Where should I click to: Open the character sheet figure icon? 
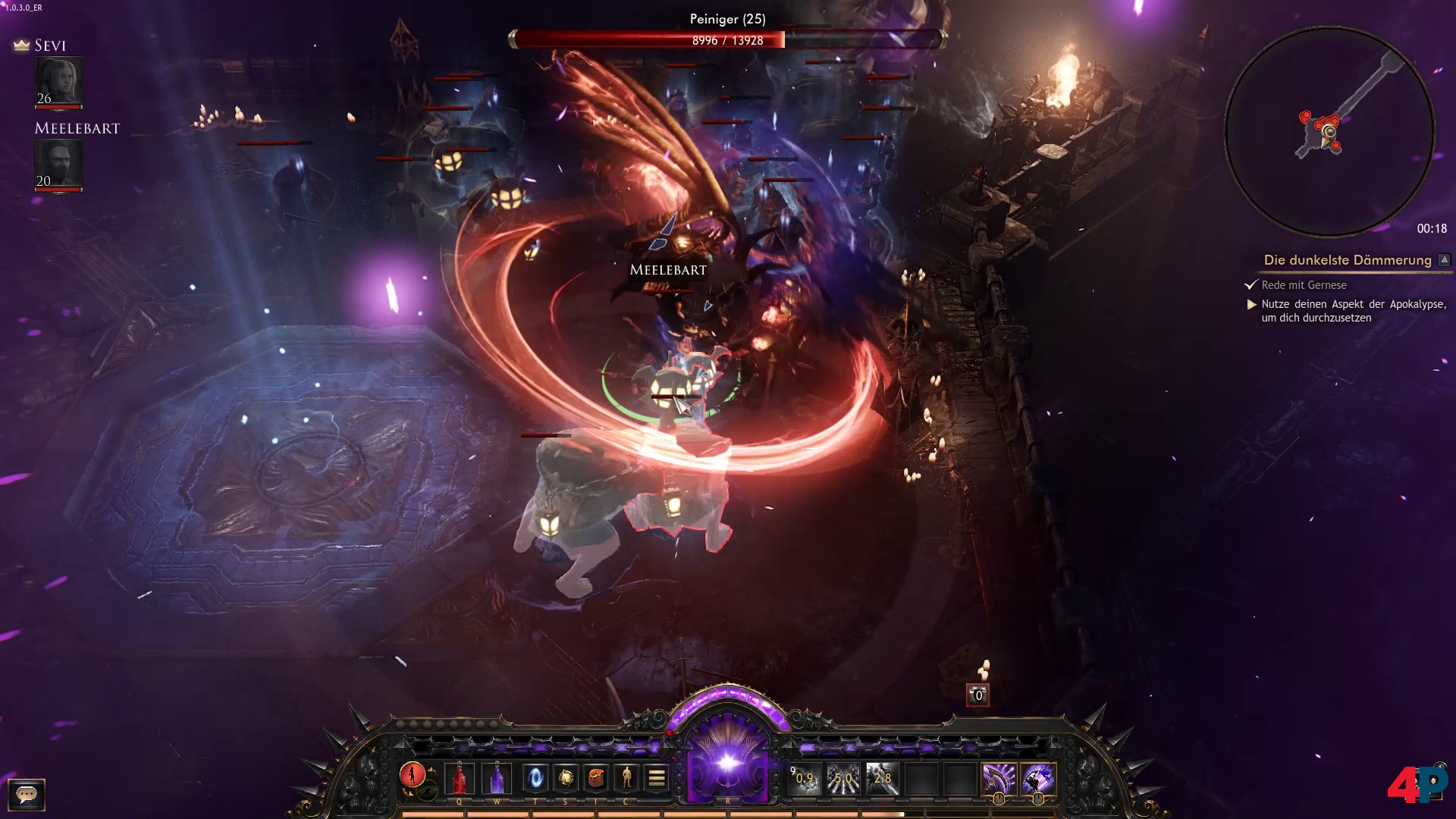click(626, 778)
